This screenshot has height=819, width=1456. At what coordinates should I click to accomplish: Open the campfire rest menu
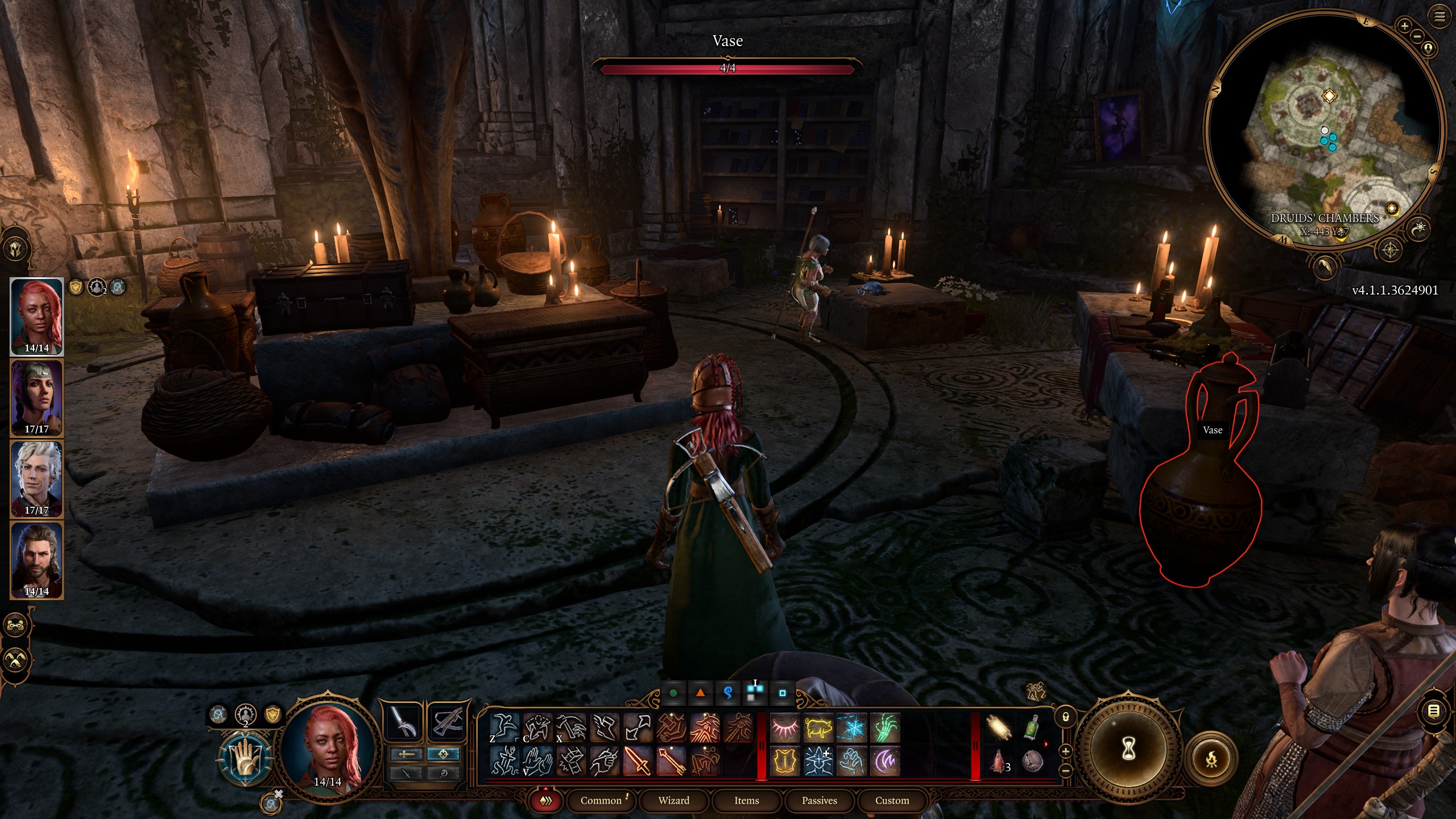pos(1211,759)
